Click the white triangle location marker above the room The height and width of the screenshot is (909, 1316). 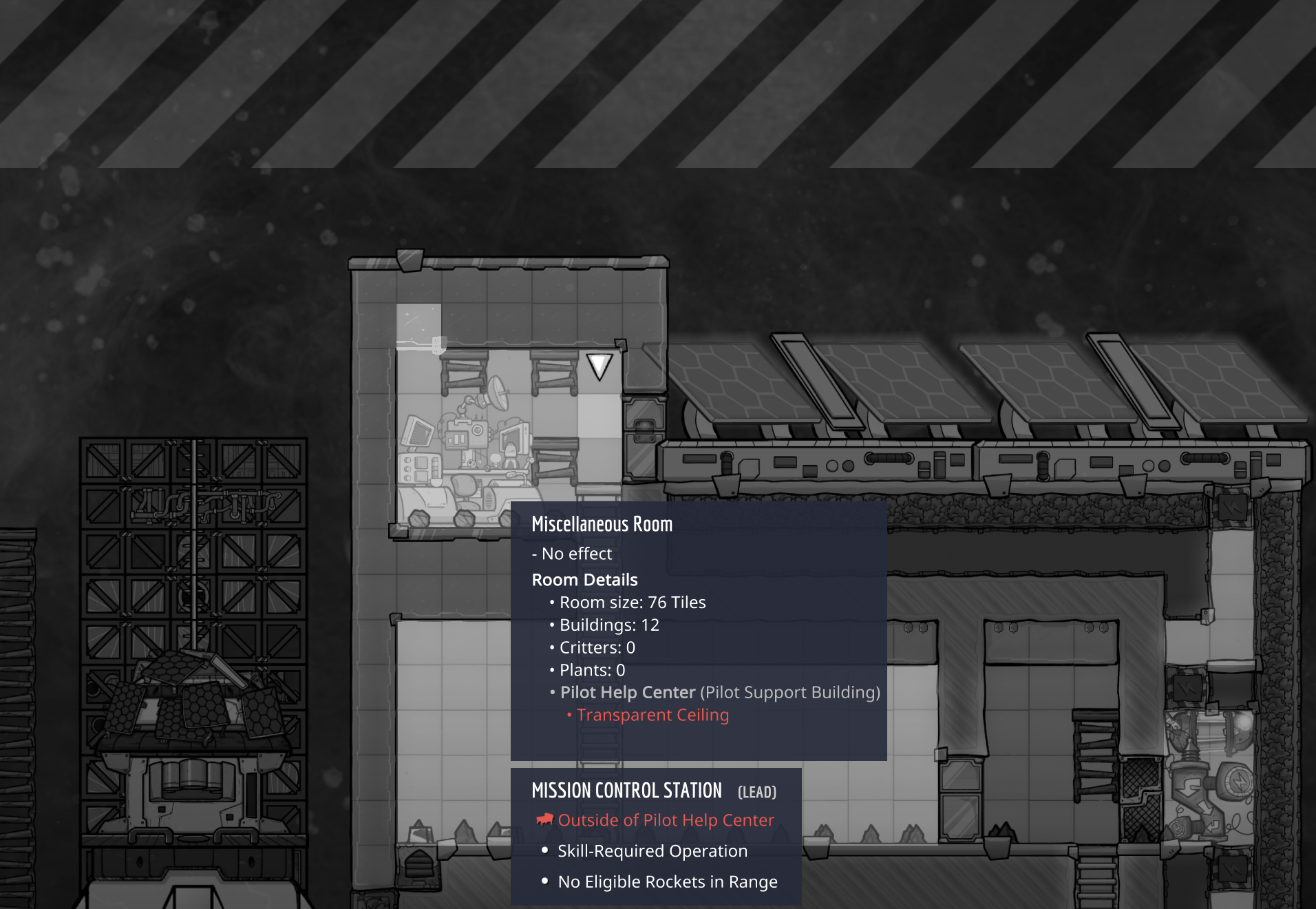click(x=598, y=367)
